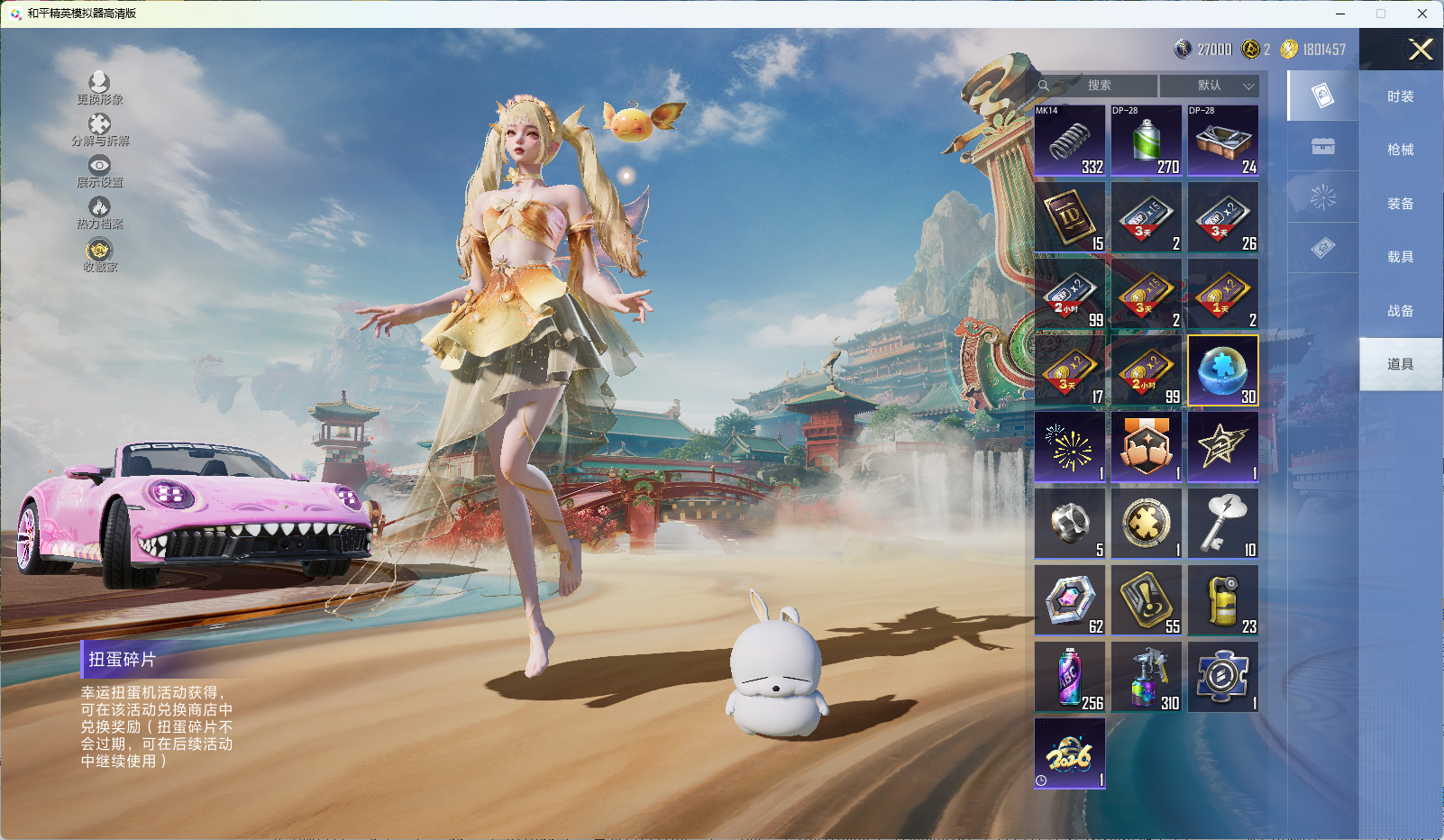
Task: Open the 枪械 category tab
Action: 1400,150
